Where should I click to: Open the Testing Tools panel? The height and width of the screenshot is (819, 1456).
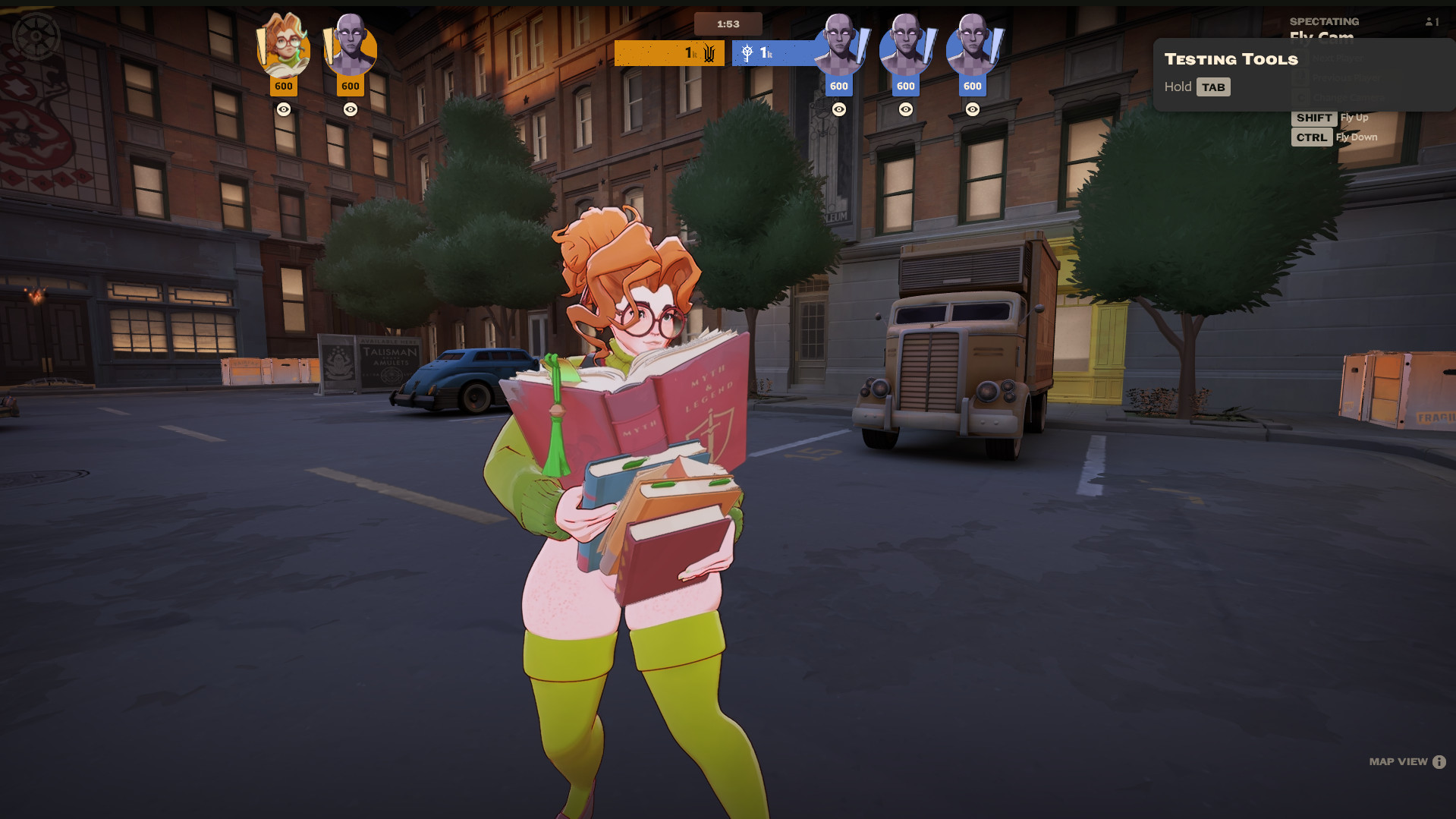(x=1231, y=59)
